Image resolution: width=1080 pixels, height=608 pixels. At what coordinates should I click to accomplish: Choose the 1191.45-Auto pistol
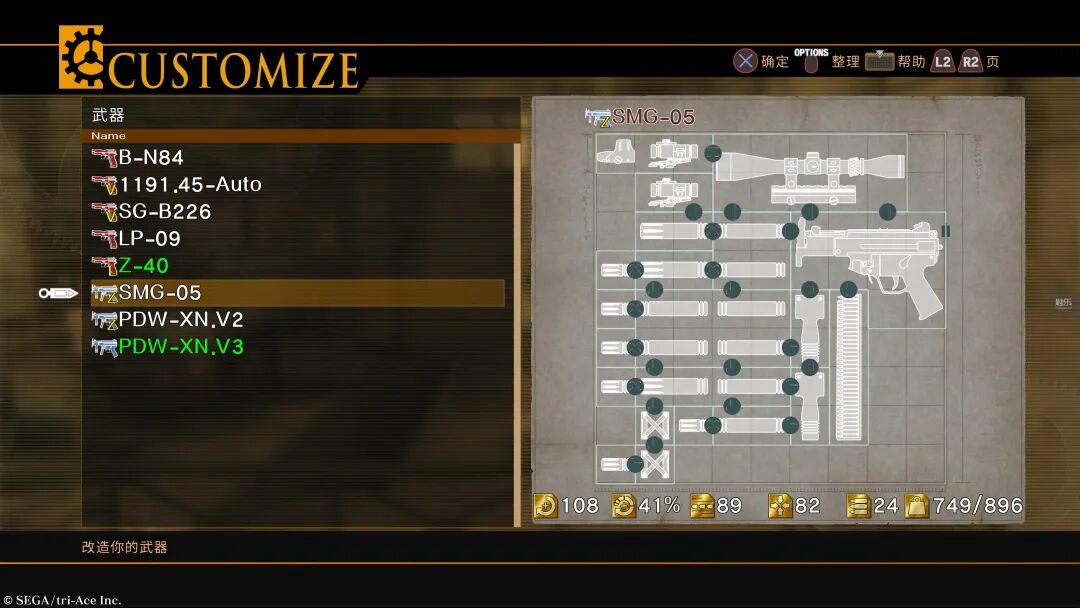coord(189,184)
